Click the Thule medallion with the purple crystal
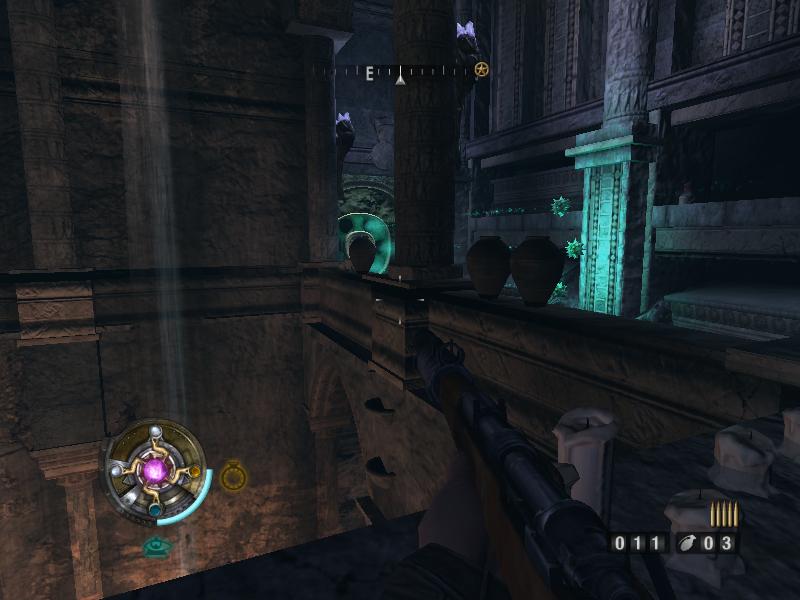 click(x=155, y=469)
